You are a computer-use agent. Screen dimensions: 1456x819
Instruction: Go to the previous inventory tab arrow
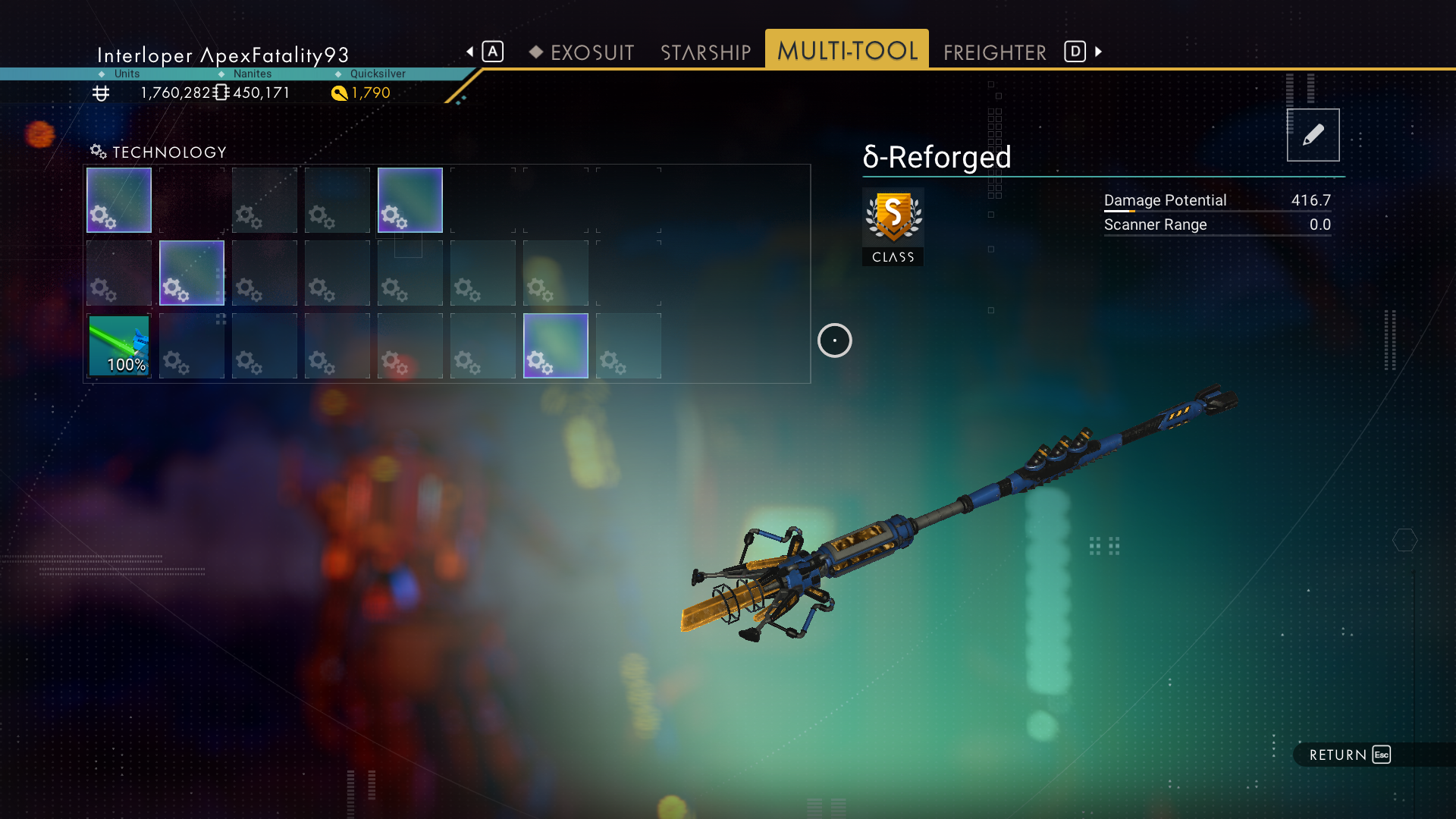point(470,52)
